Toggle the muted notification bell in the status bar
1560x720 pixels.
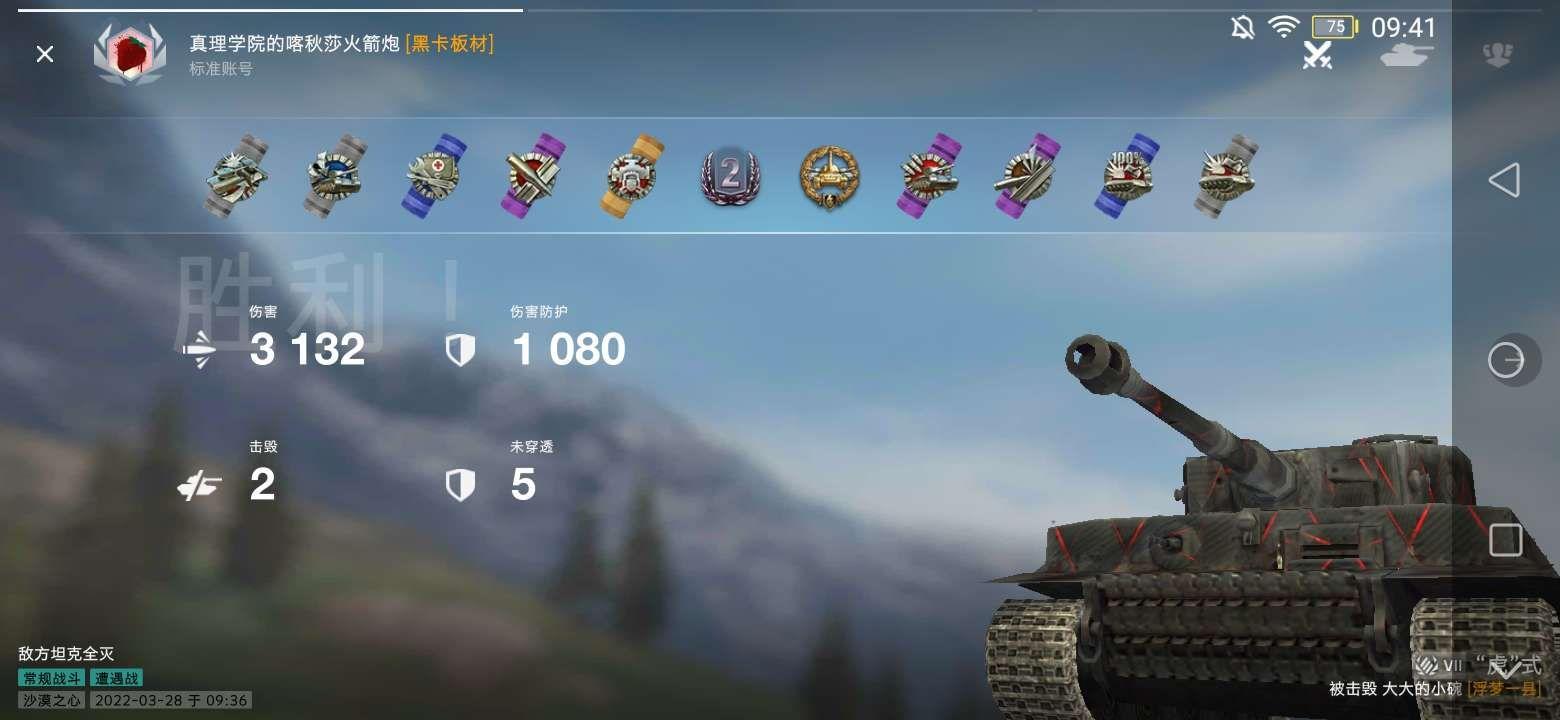(x=1242, y=29)
